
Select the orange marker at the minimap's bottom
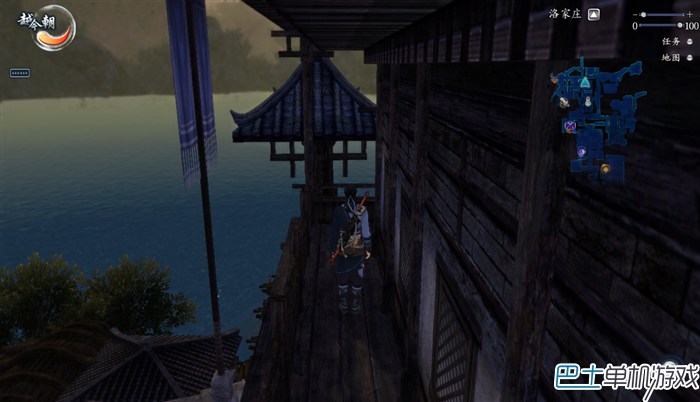coord(605,168)
